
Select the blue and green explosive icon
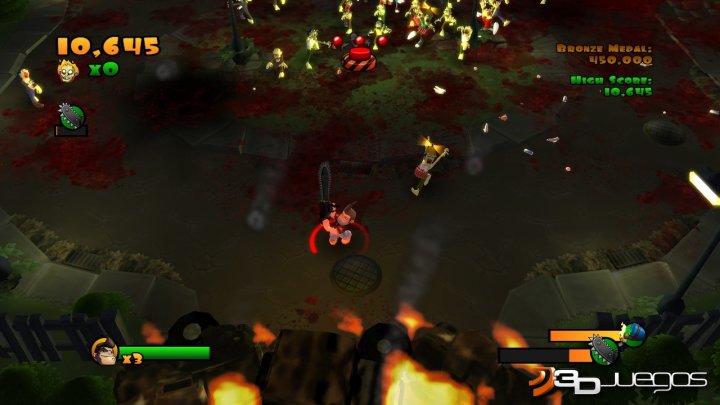[x=633, y=332]
